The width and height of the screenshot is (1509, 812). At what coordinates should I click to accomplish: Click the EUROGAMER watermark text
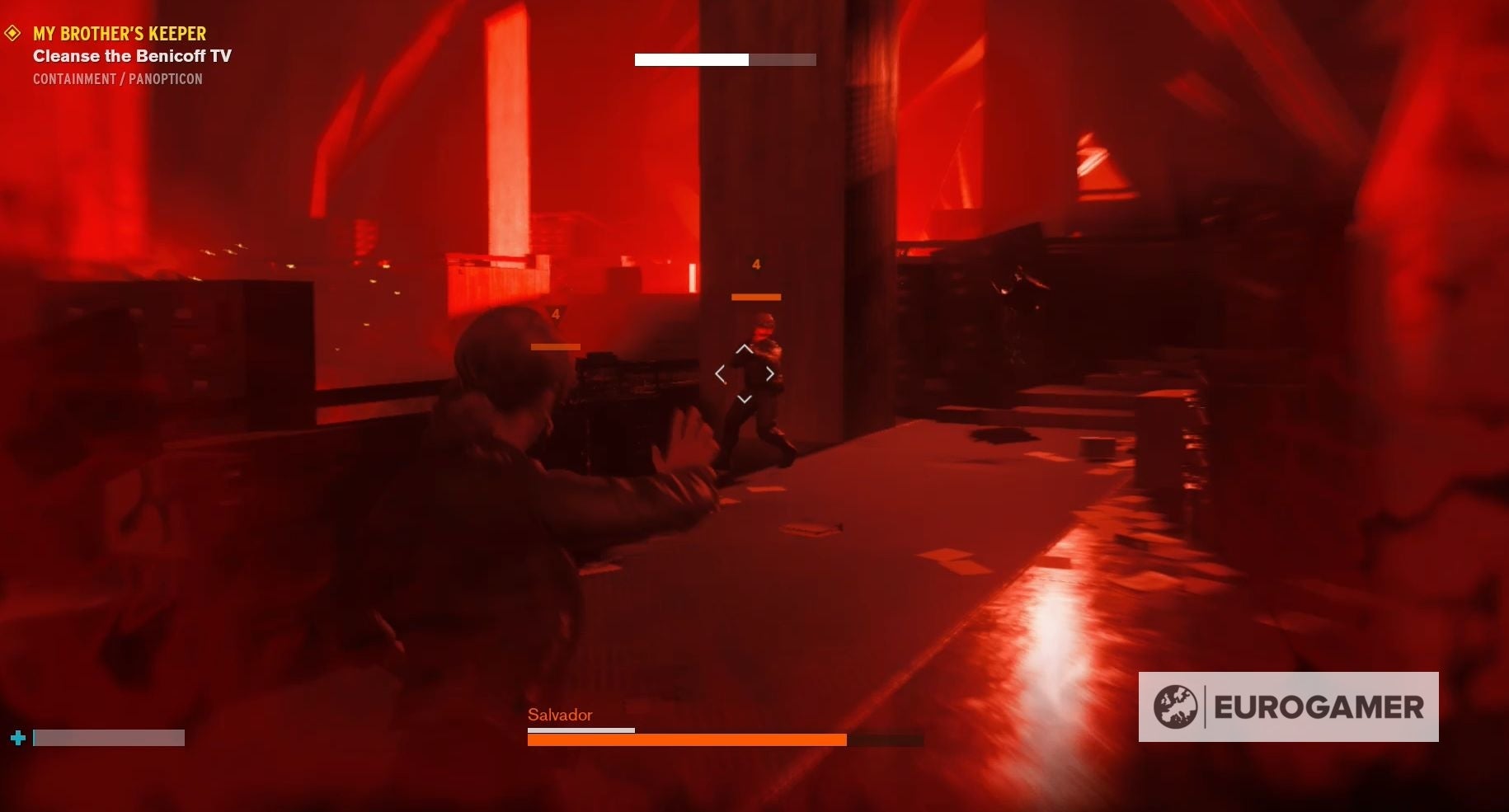point(1319,706)
